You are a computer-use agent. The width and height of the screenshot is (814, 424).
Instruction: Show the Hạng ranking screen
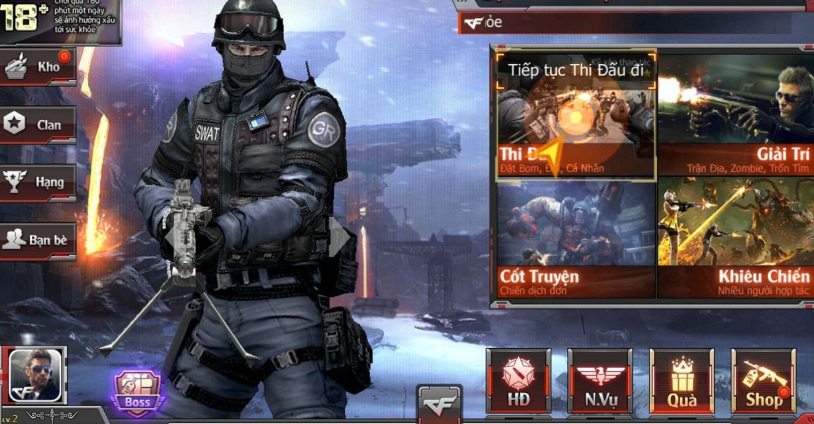[37, 181]
